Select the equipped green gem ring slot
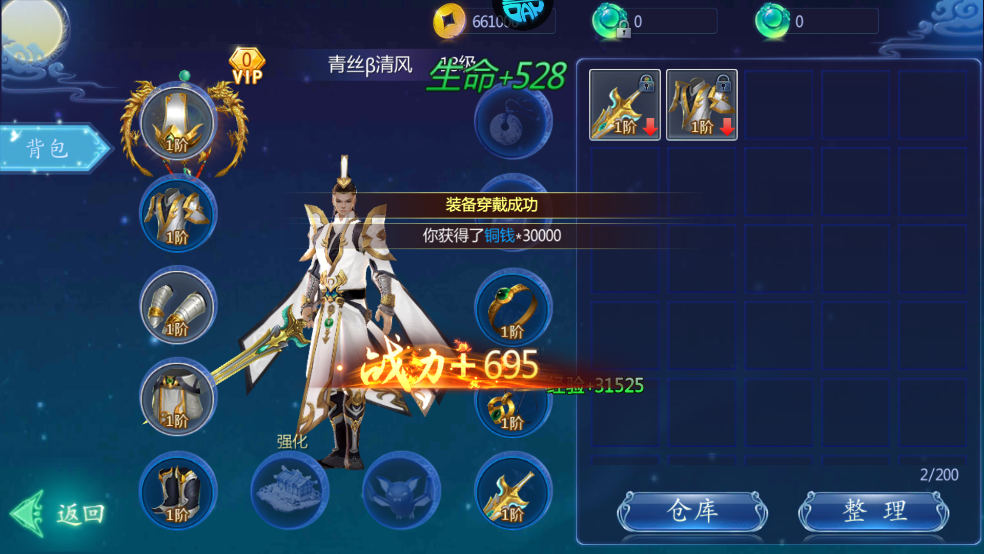This screenshot has height=554, width=984. (512, 308)
